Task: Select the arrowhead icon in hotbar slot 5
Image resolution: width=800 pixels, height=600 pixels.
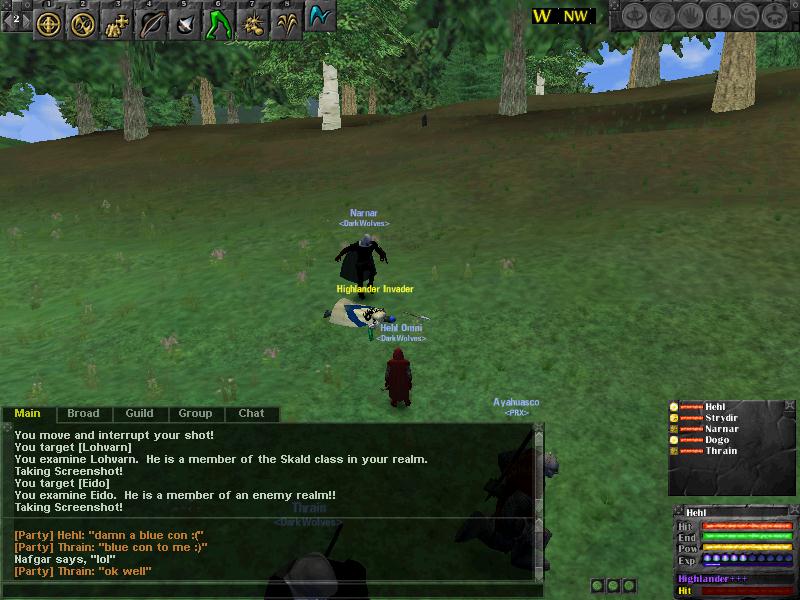Action: pos(186,23)
